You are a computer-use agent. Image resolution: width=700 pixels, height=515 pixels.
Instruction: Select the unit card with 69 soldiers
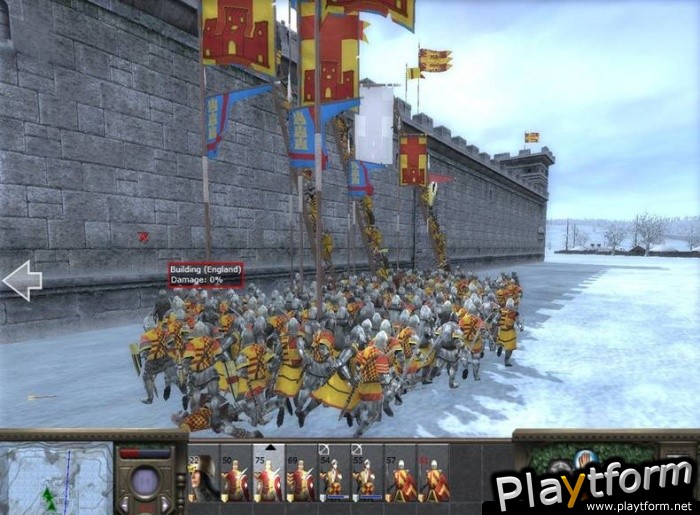coord(301,477)
